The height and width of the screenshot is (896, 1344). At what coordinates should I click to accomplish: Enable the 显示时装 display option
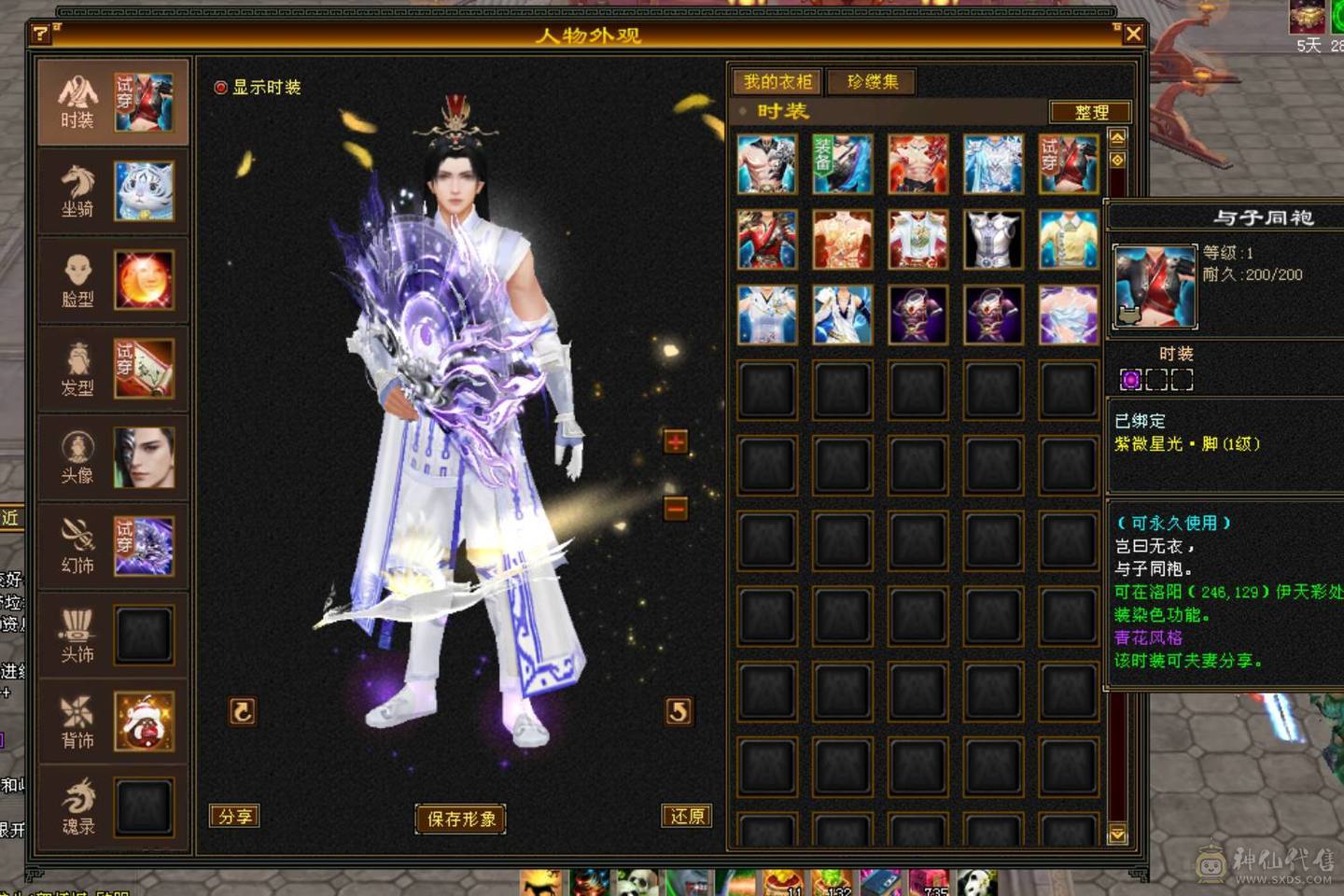click(220, 87)
